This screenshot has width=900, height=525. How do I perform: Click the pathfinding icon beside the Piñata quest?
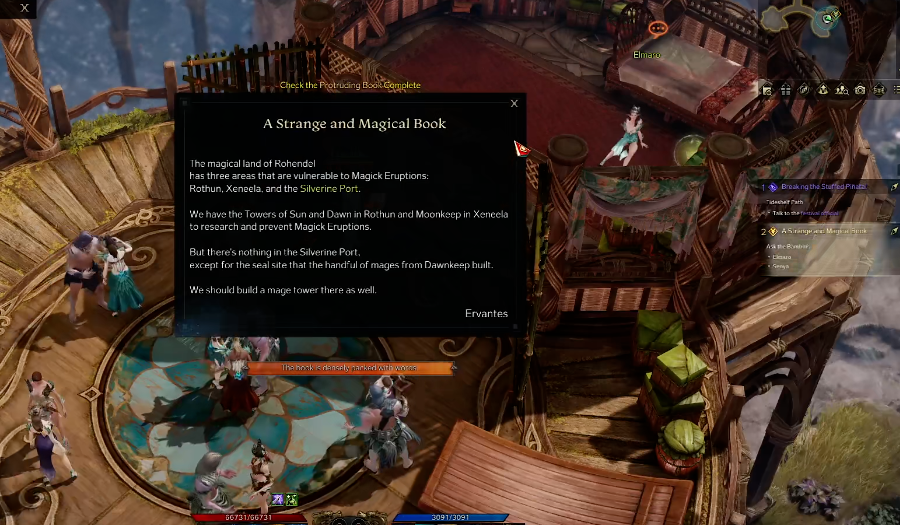(x=894, y=187)
